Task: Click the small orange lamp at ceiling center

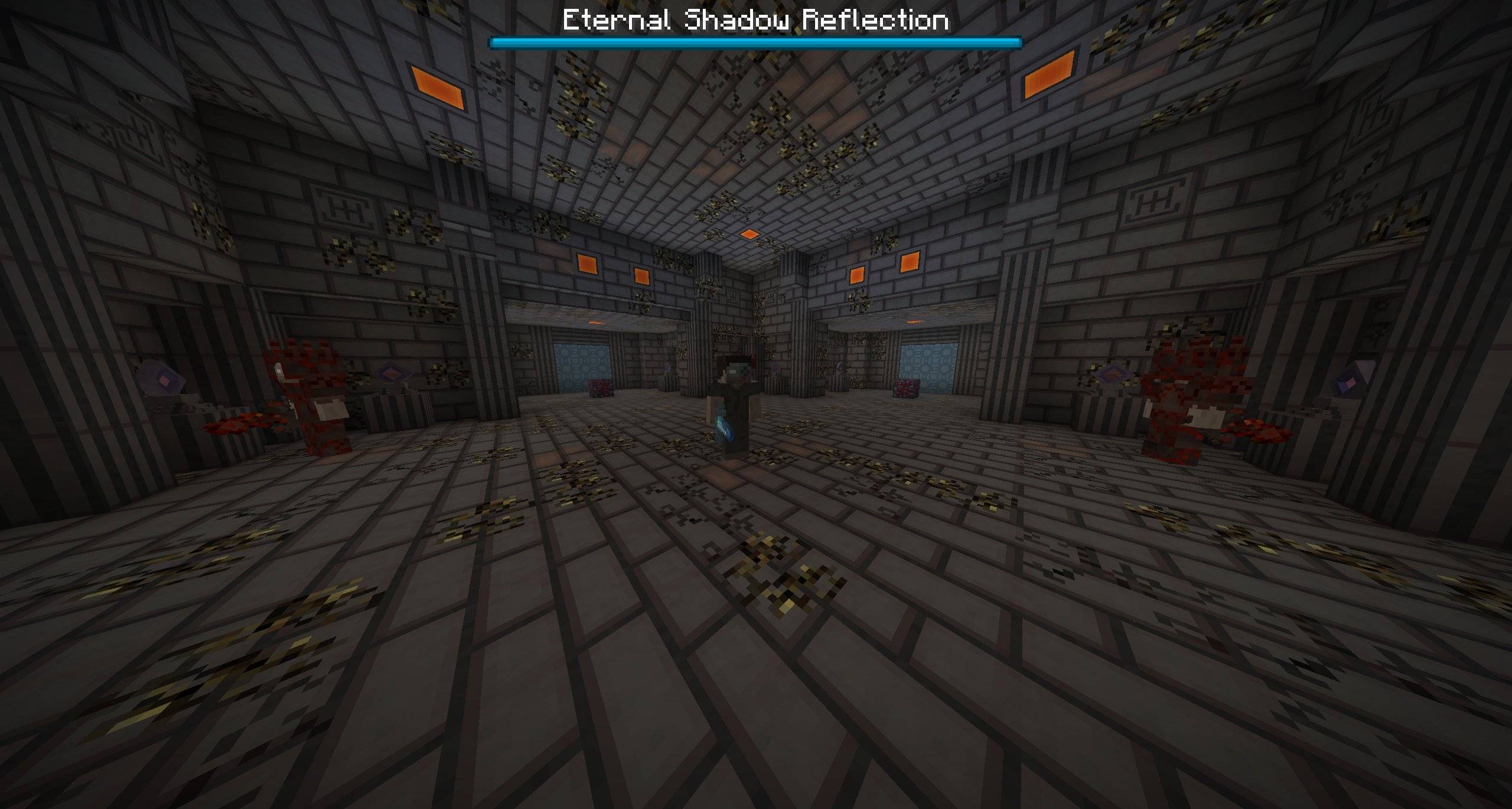Action: coord(751,233)
